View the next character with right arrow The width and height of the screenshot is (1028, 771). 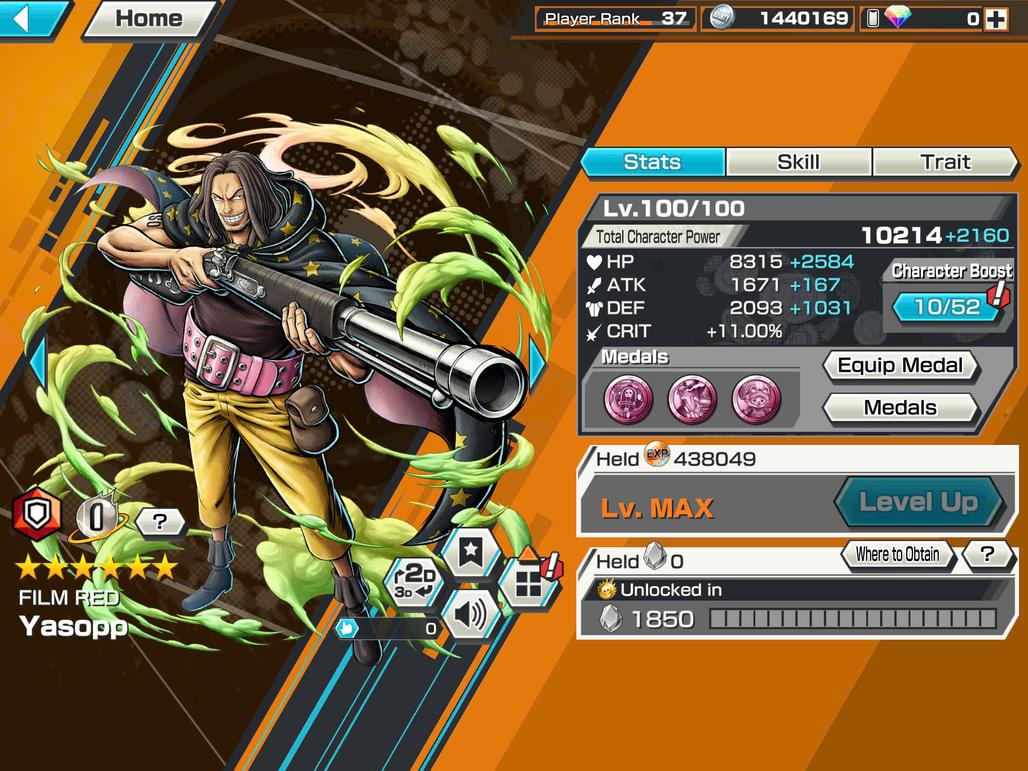[x=537, y=364]
